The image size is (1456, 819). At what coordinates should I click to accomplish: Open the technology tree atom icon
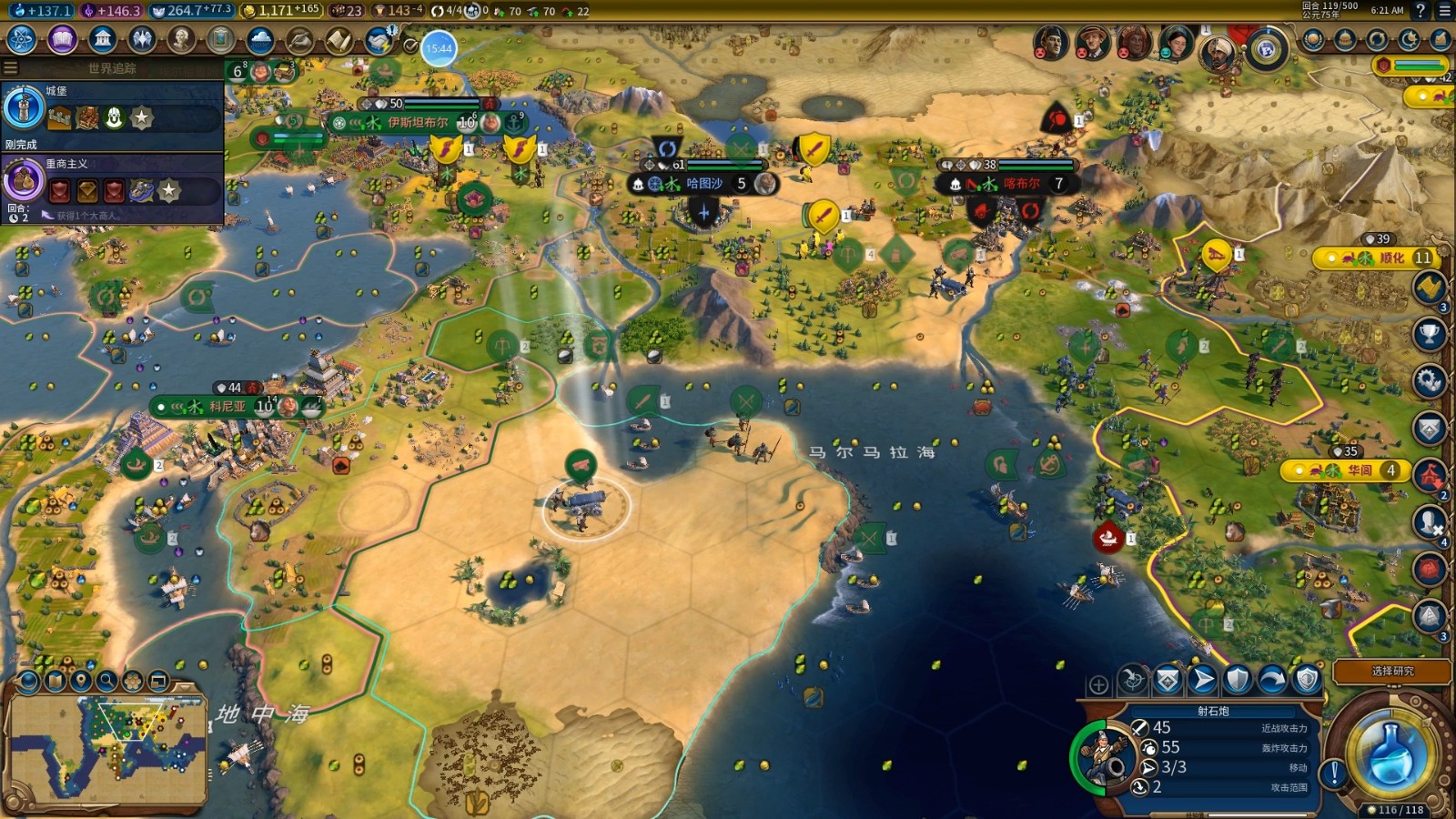21,39
